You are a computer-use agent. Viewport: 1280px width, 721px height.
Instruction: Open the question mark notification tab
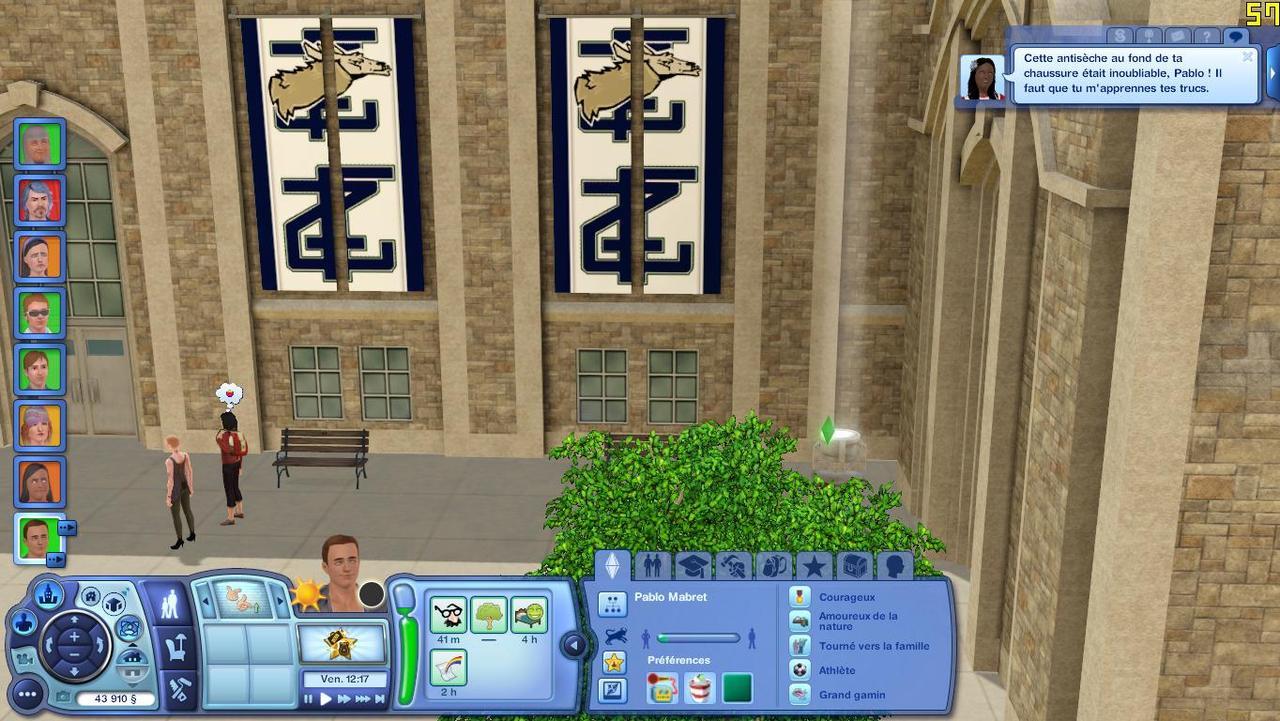[x=1207, y=37]
